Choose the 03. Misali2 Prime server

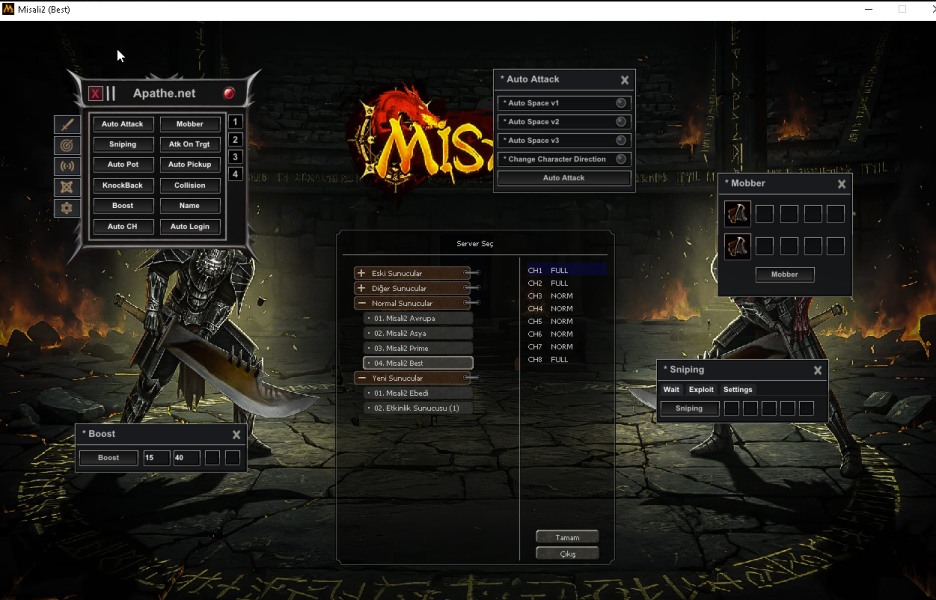coord(418,348)
